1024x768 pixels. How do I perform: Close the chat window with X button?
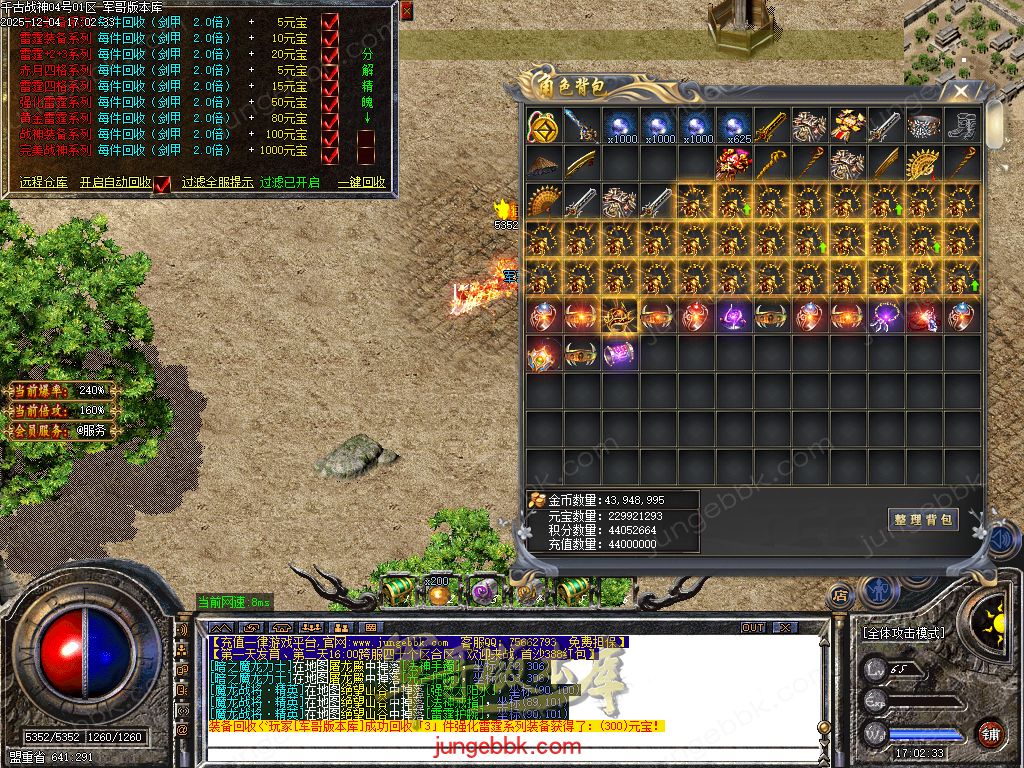point(785,627)
